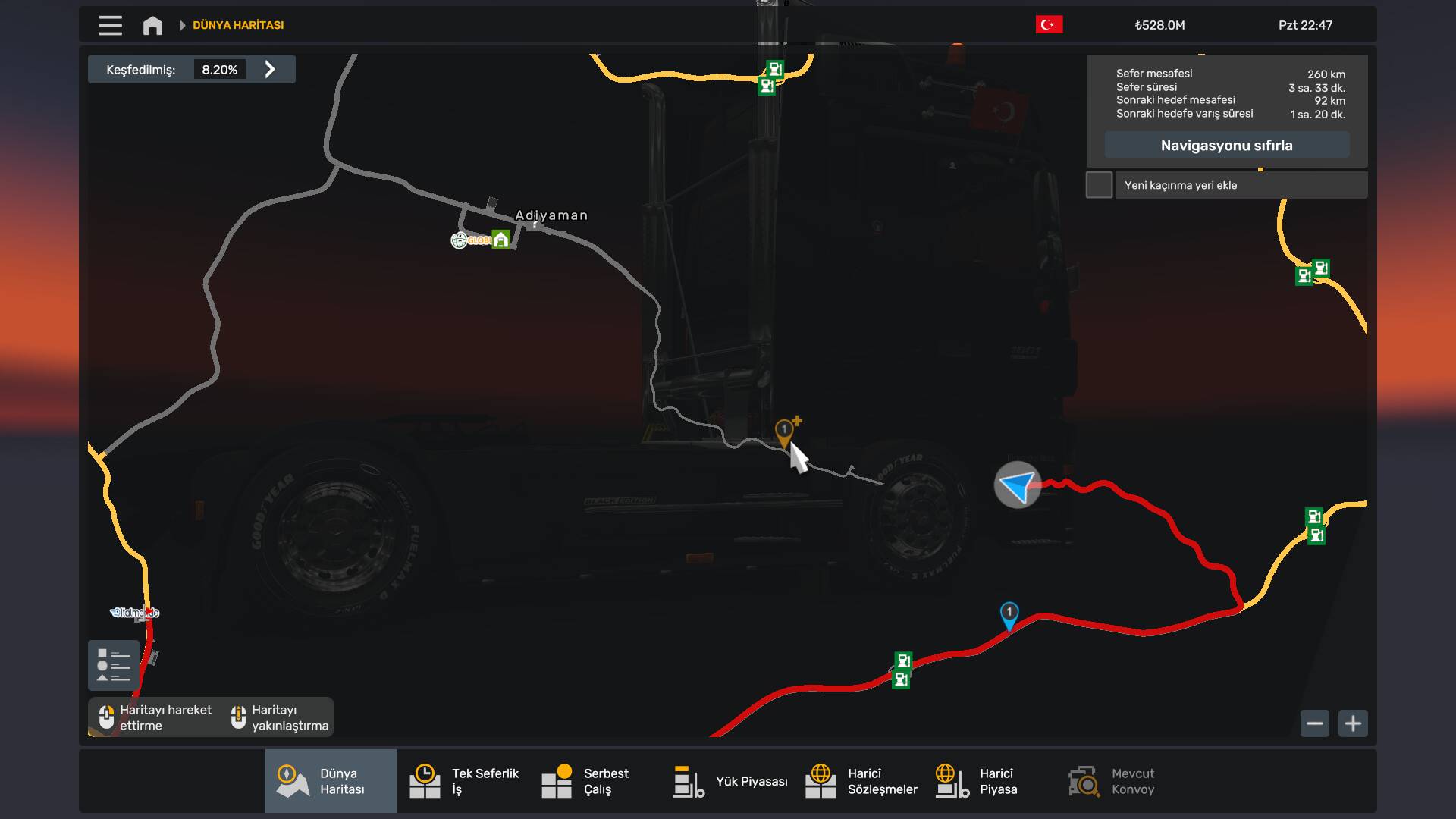Switch to the Yük Piyasası tab

(x=730, y=780)
